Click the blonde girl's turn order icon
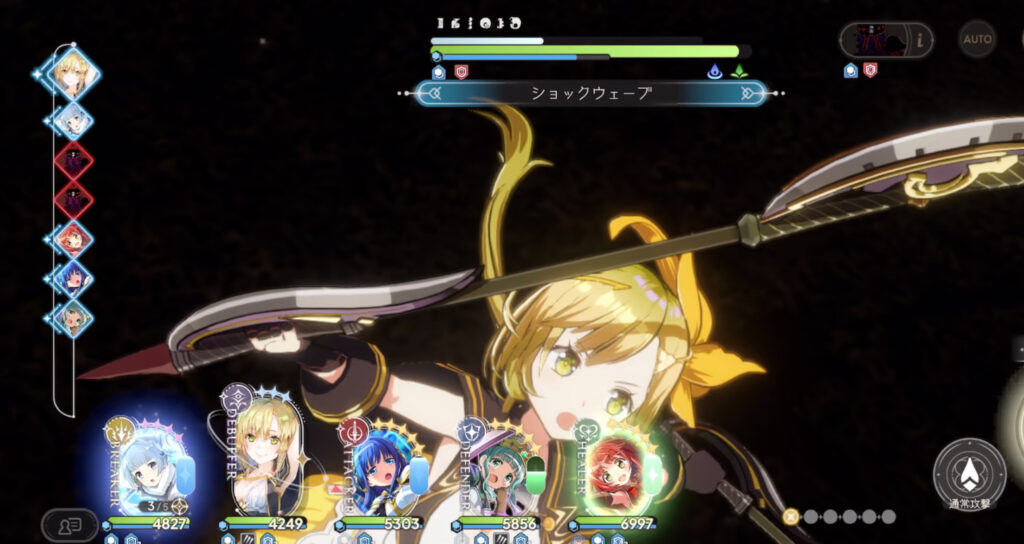Image resolution: width=1024 pixels, height=544 pixels. pos(73,72)
